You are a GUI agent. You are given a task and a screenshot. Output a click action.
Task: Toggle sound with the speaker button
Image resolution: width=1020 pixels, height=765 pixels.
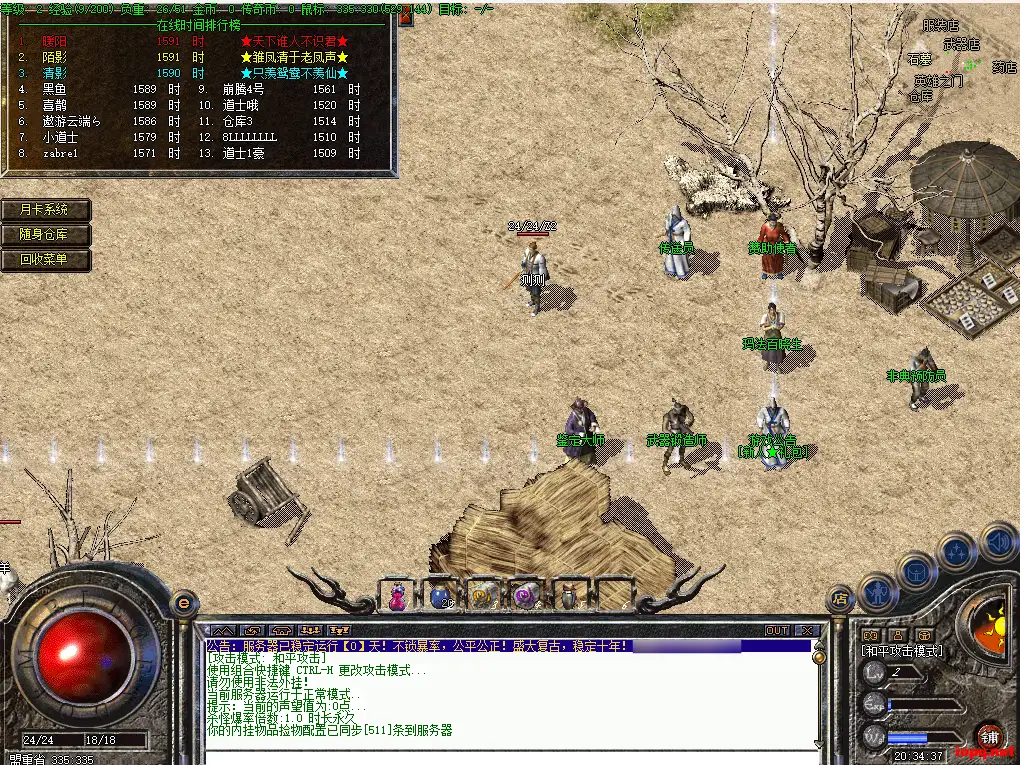[x=997, y=544]
